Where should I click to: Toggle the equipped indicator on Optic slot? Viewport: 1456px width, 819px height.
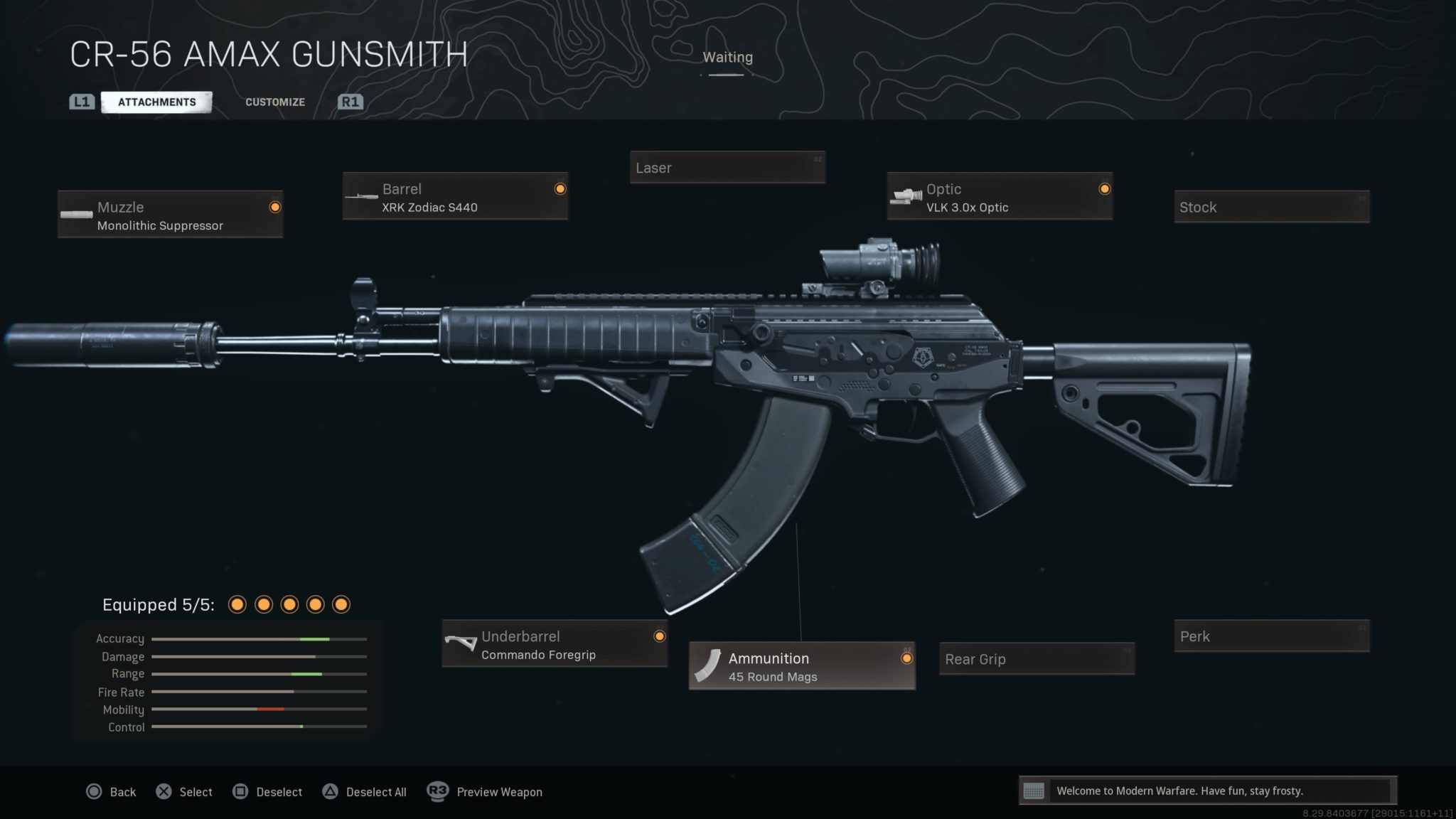coord(1105,188)
